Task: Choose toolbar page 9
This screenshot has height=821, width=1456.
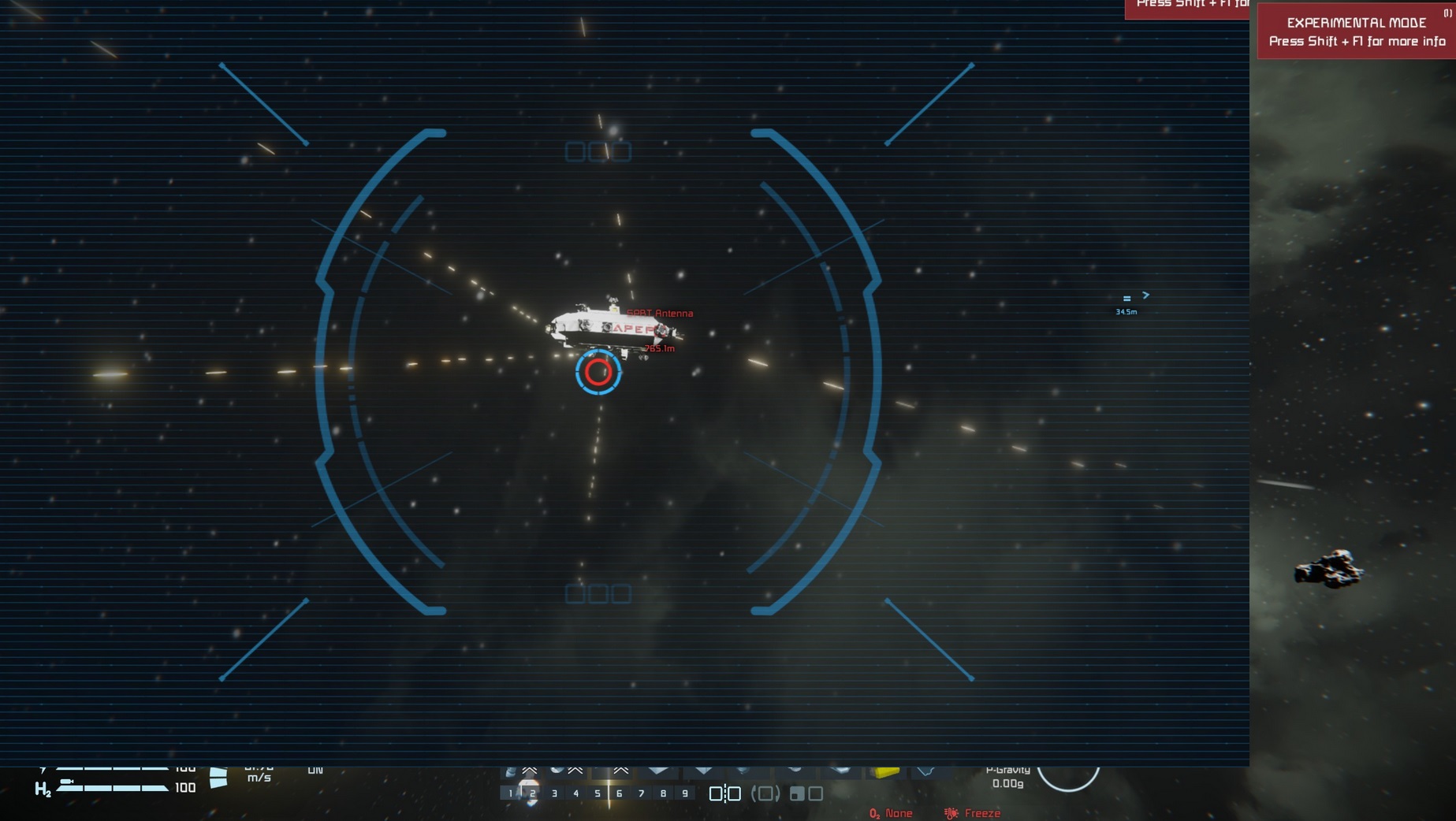Action: (685, 793)
